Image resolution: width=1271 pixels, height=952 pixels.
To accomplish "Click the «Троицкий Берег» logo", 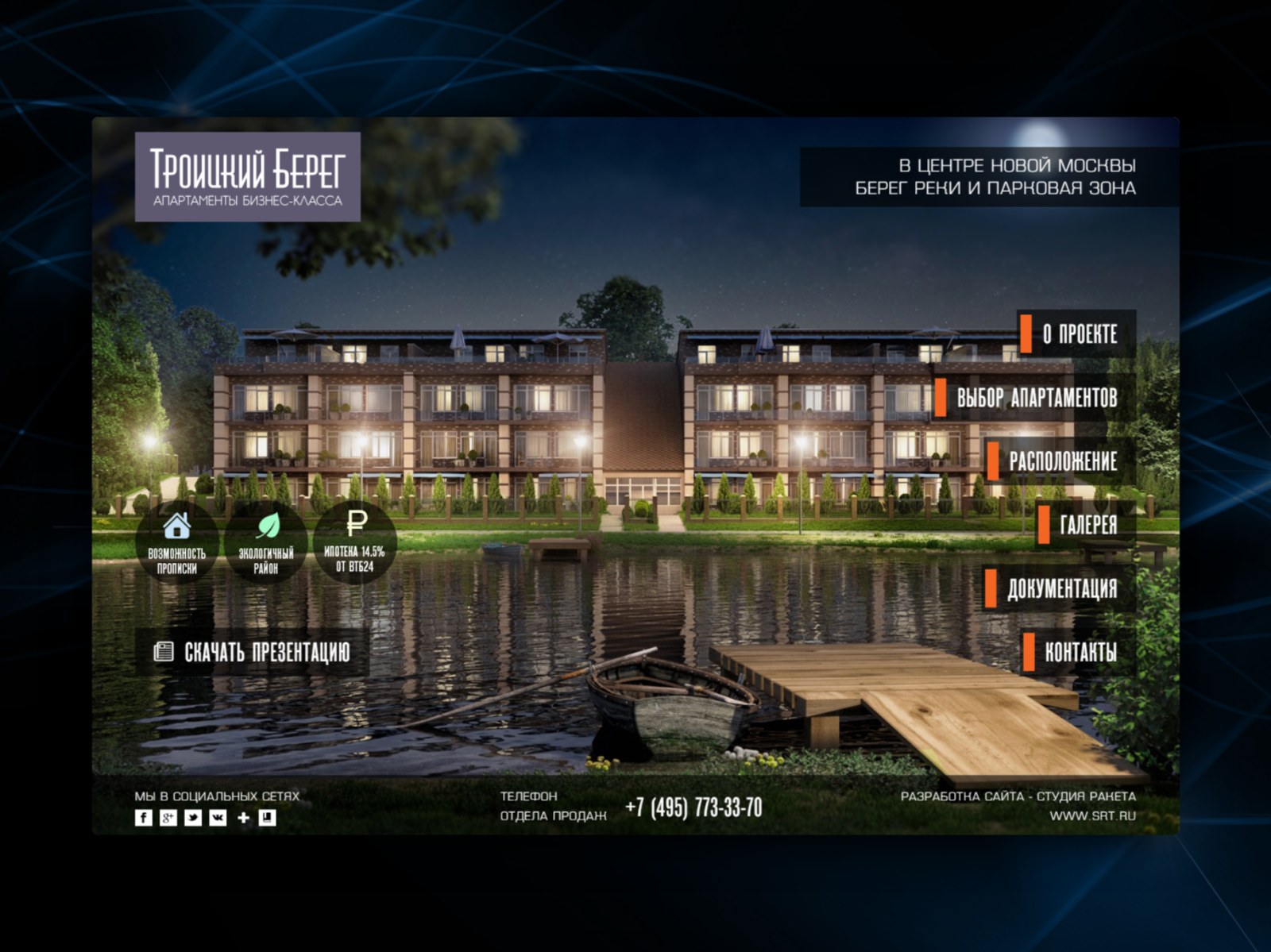I will coord(248,176).
